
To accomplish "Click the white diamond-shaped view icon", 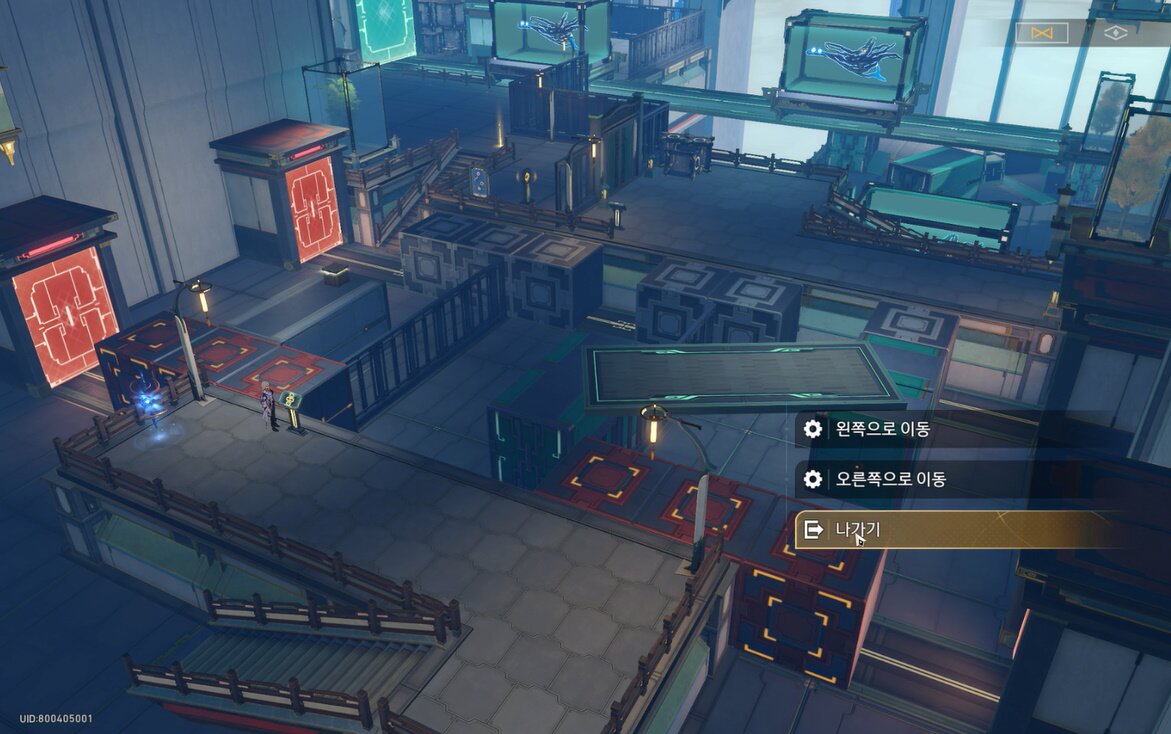I will 1115,33.
